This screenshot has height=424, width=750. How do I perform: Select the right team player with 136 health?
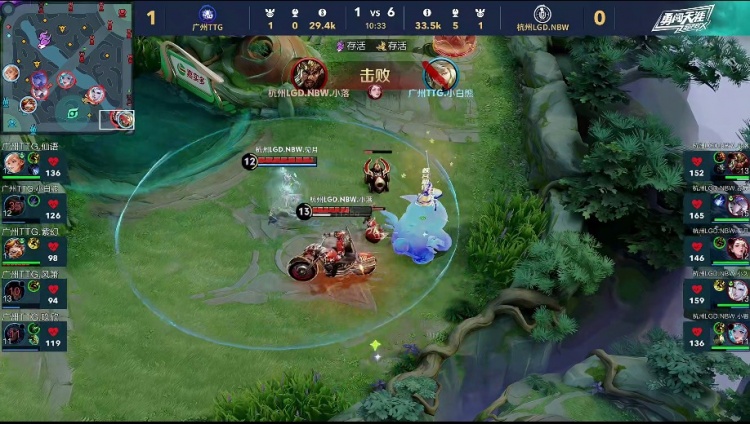click(716, 333)
